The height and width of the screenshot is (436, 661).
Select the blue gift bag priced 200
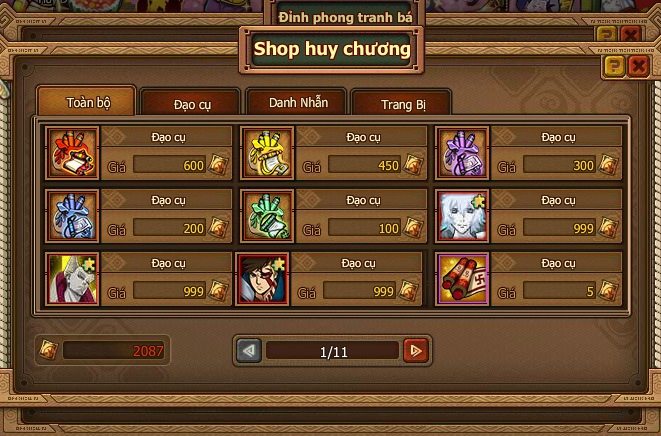pyautogui.click(x=73, y=215)
